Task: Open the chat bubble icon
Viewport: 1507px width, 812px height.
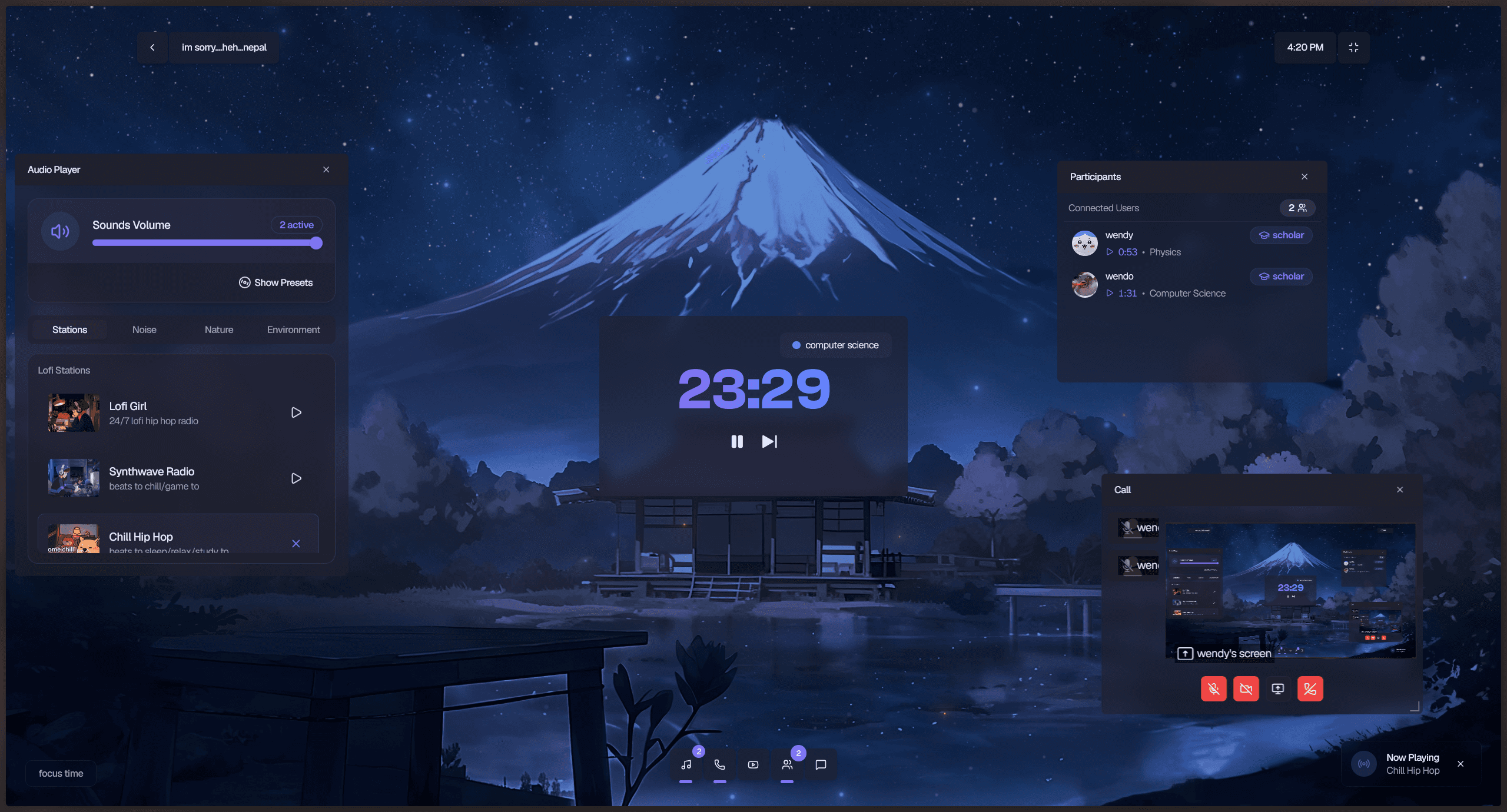Action: (x=821, y=765)
